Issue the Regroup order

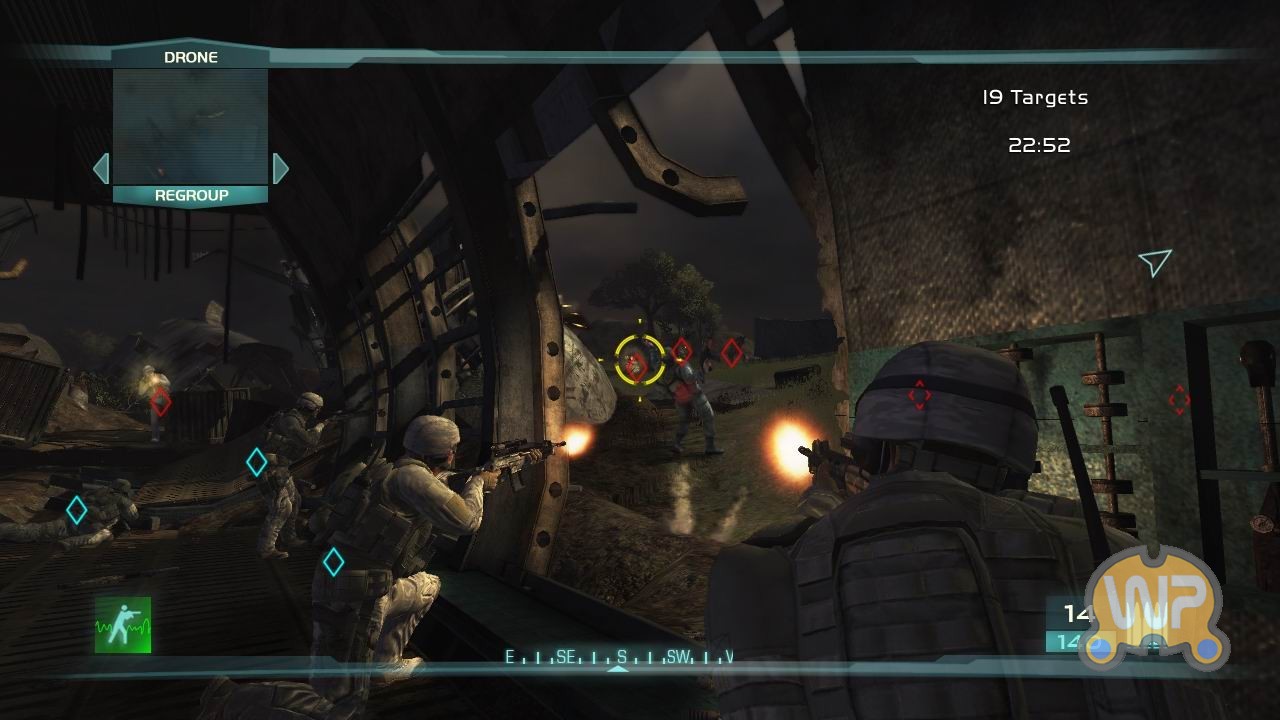click(x=191, y=196)
